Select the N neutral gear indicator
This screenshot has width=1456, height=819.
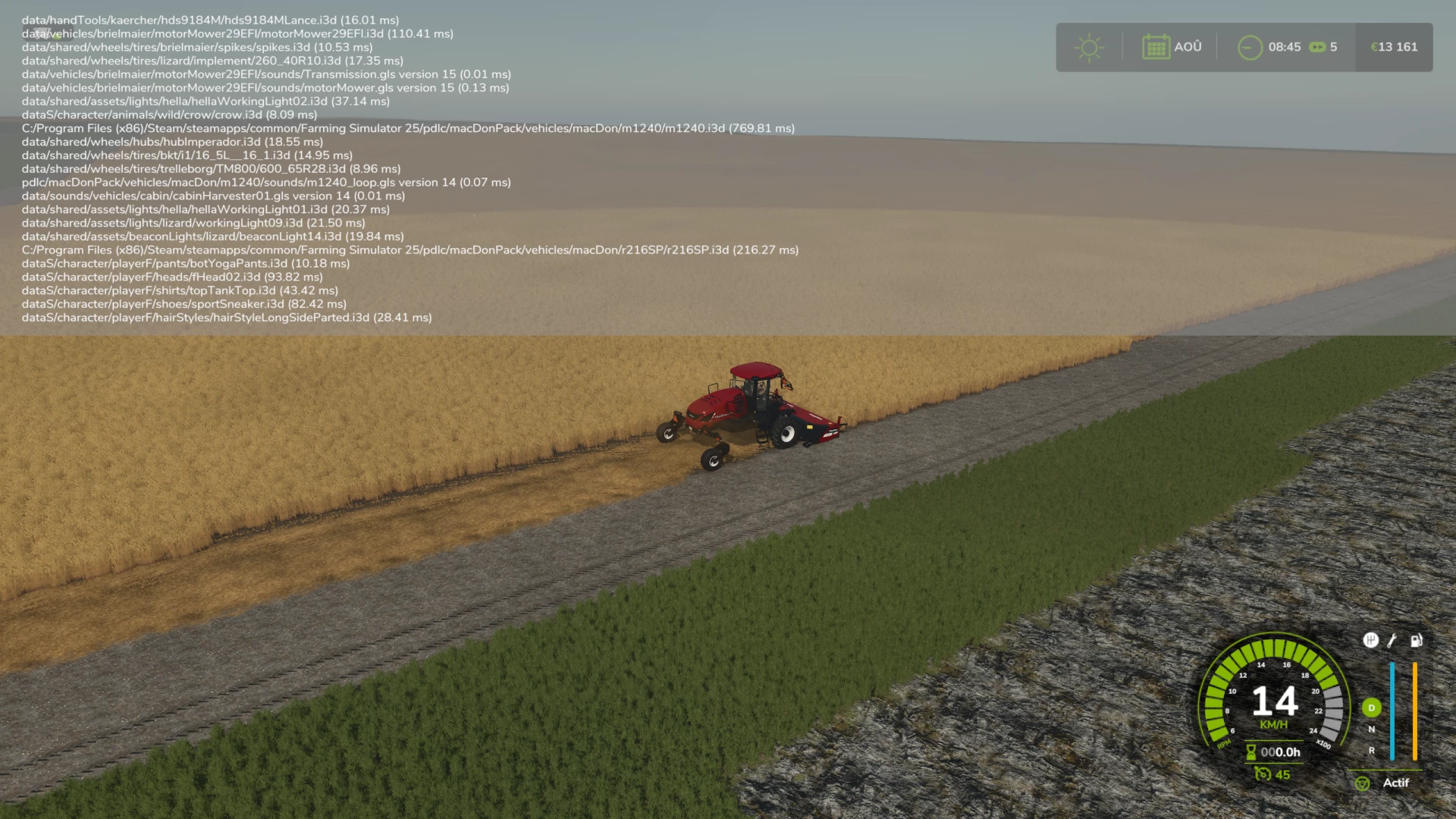click(x=1372, y=729)
